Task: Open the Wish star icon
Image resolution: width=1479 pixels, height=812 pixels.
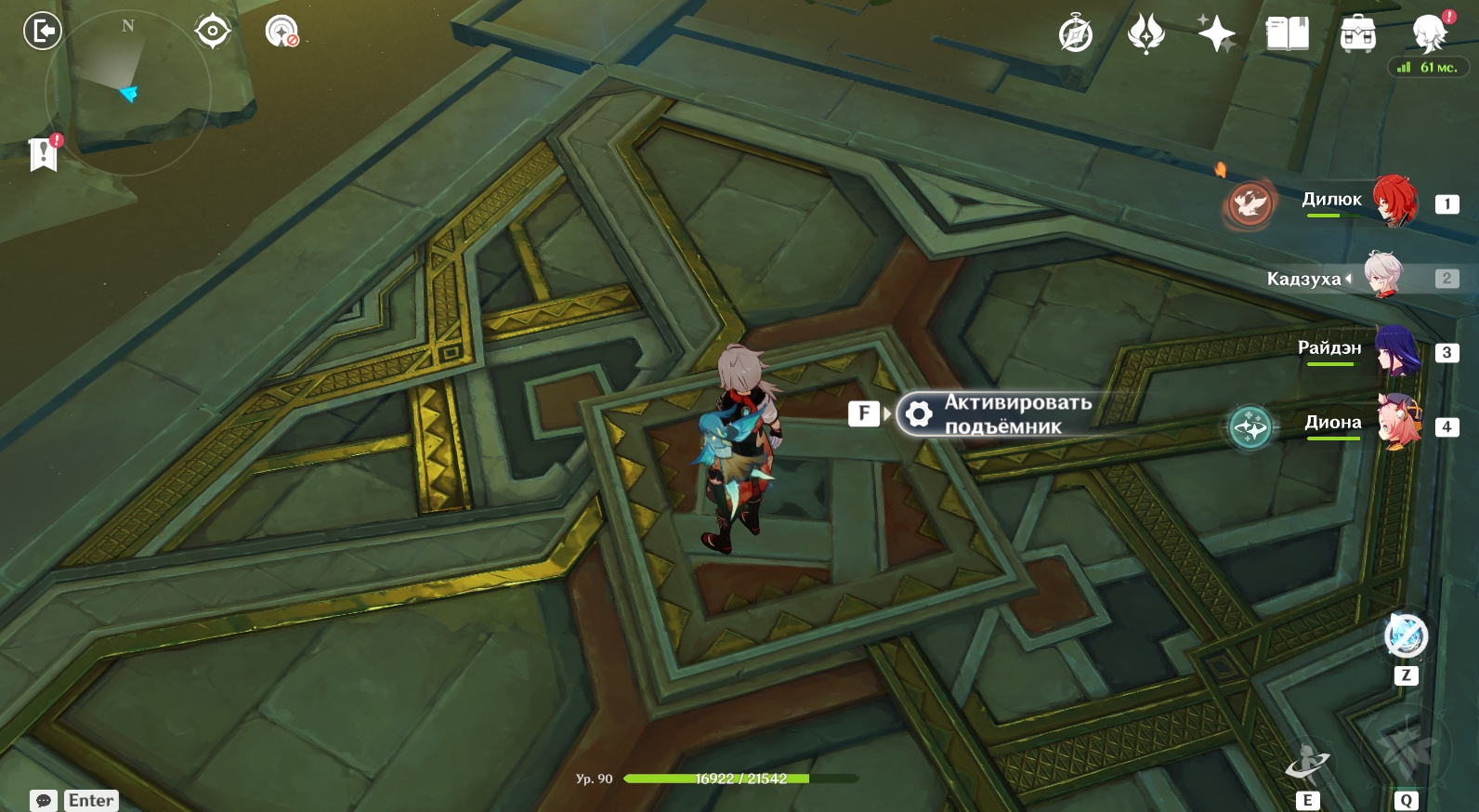Action: 1216,34
